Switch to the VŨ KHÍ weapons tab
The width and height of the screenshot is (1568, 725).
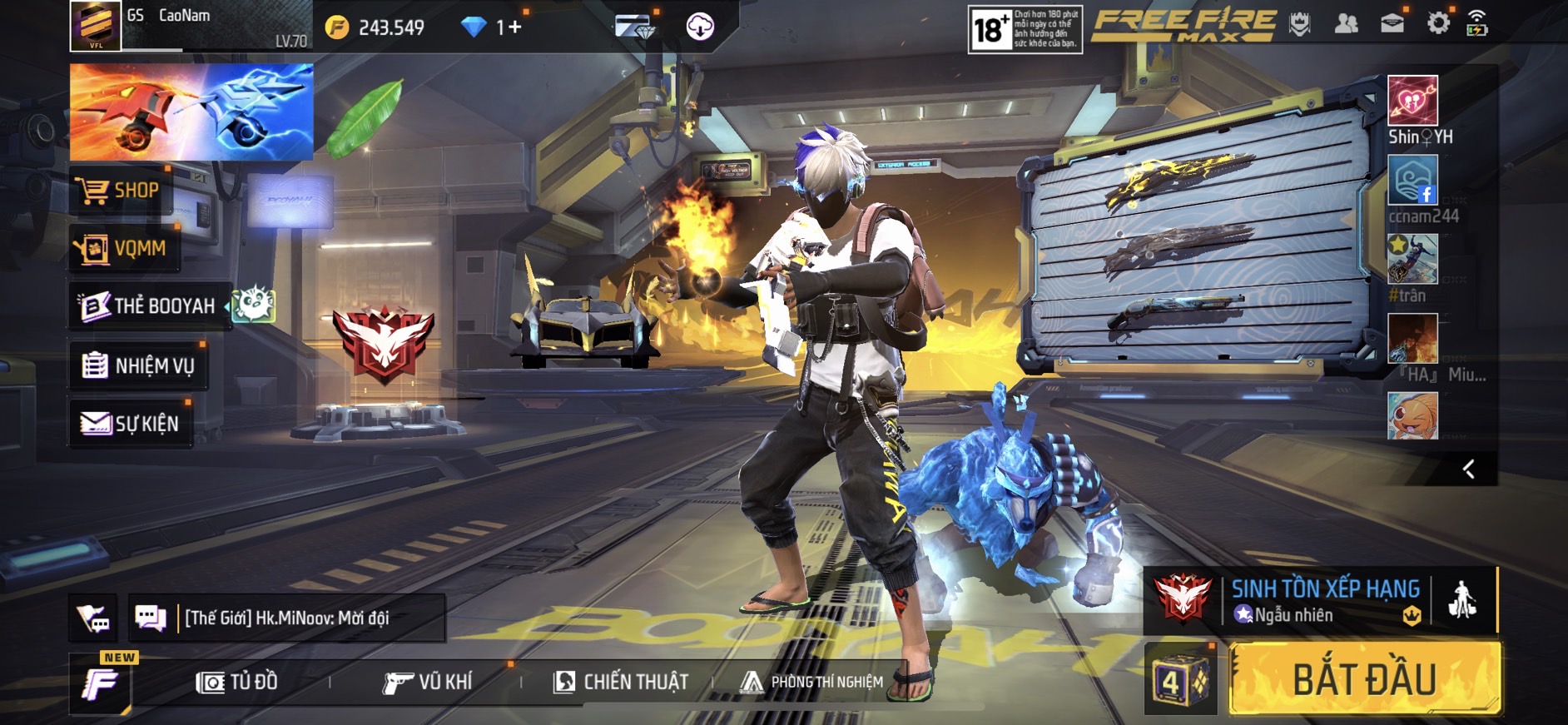click(x=427, y=683)
